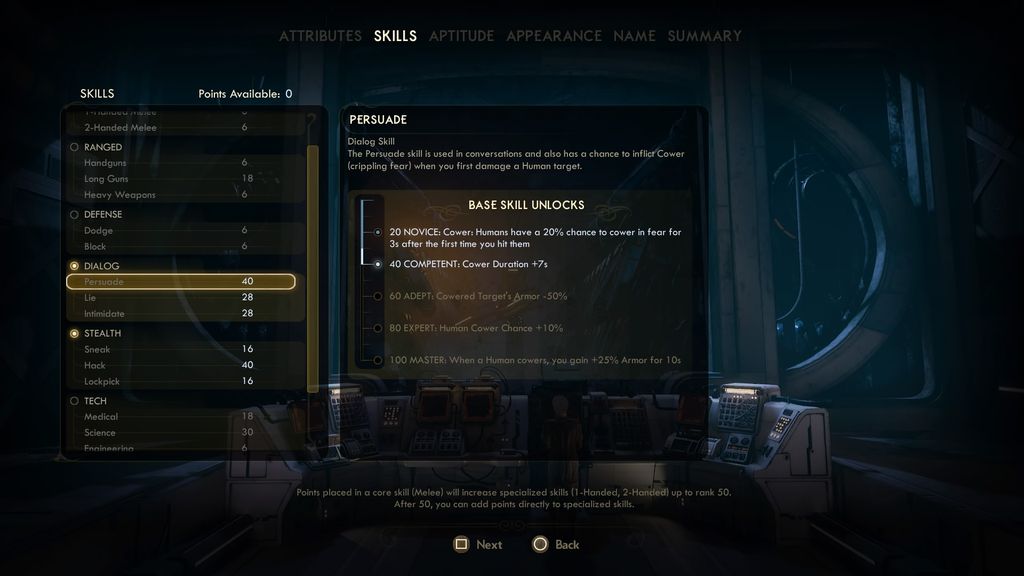Go back using the Back button

click(x=556, y=545)
